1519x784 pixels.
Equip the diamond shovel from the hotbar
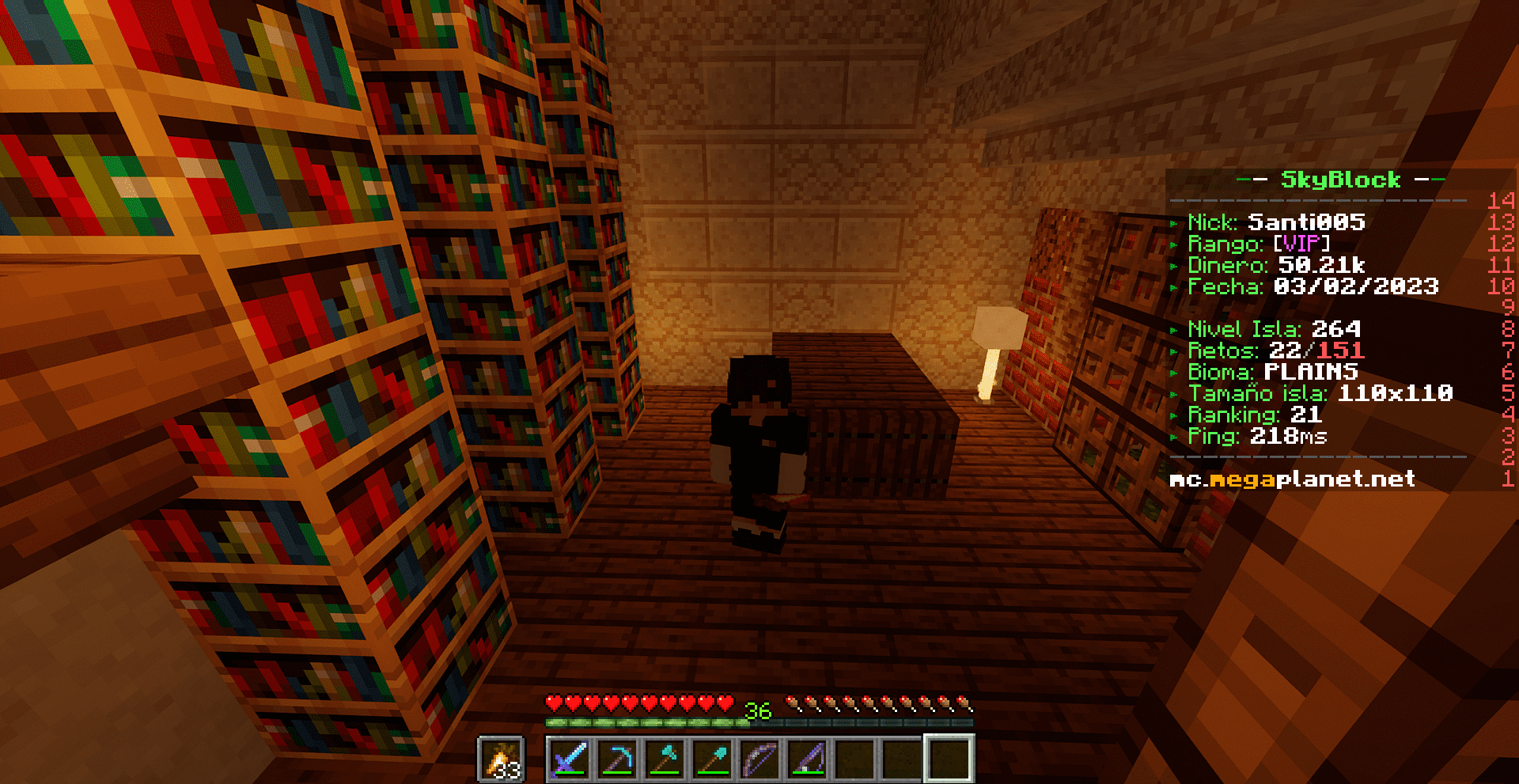[712, 759]
